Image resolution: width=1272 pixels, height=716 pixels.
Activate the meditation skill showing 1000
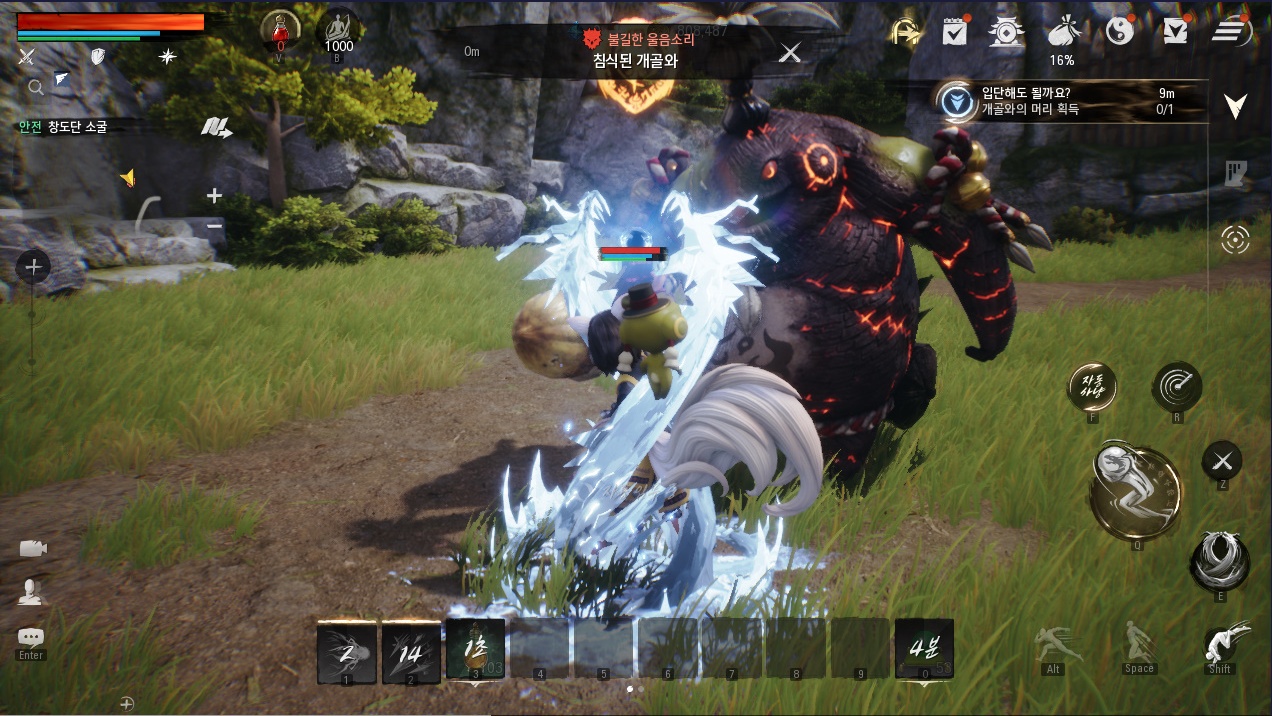pos(338,31)
